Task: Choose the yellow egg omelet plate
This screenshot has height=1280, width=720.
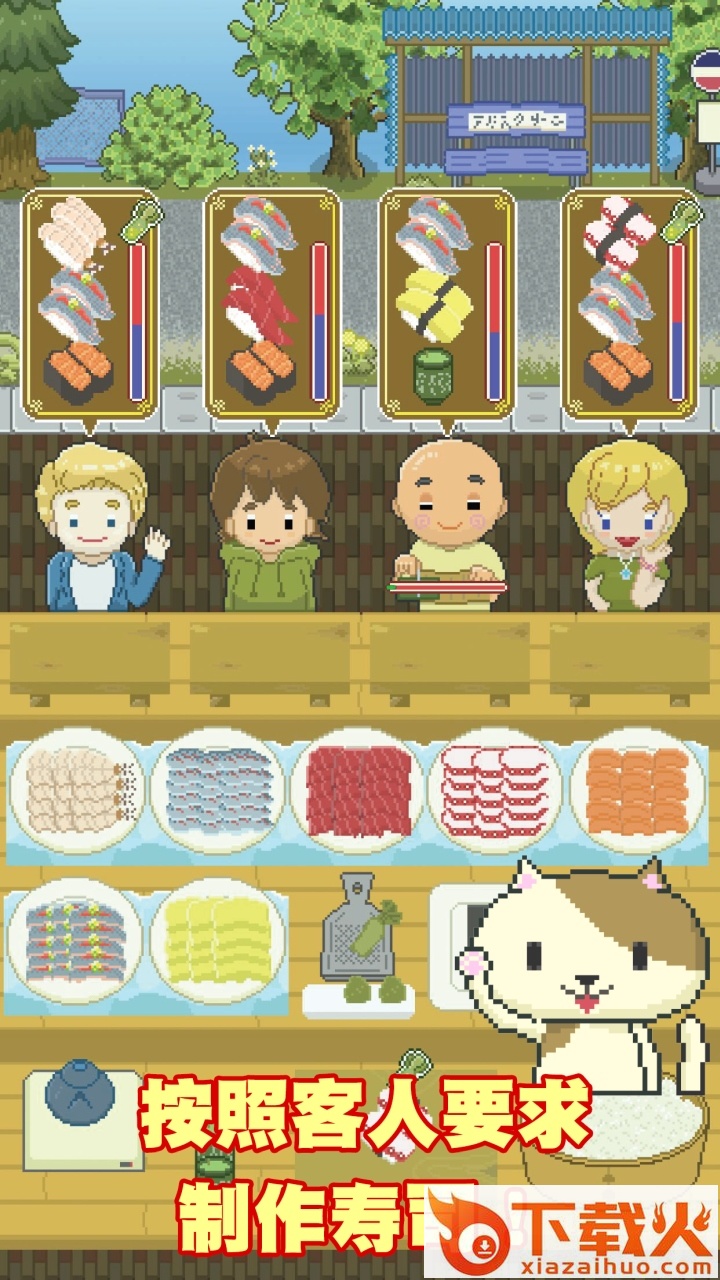Action: pos(218,941)
